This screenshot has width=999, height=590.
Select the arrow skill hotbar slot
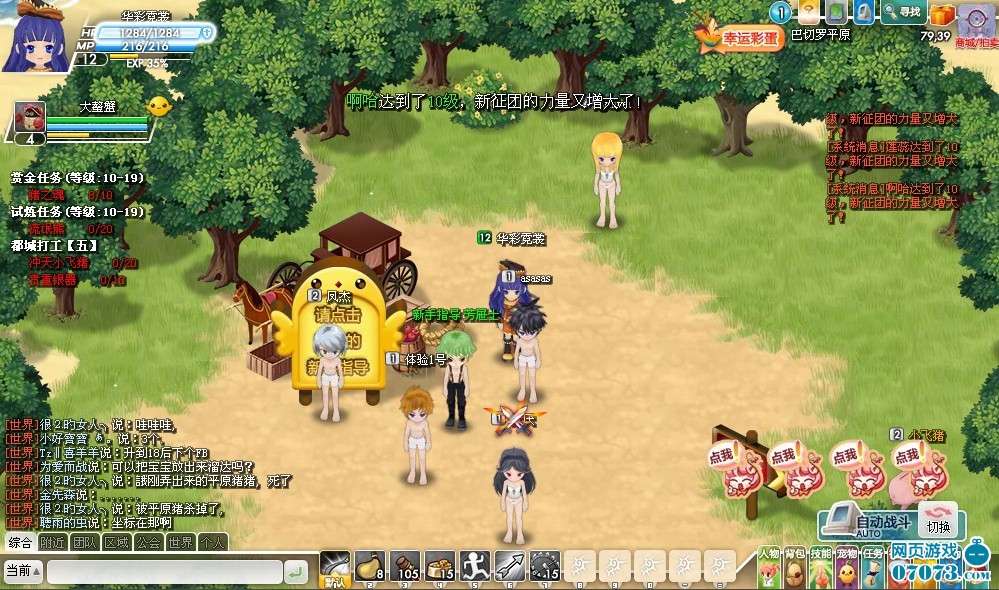click(509, 567)
